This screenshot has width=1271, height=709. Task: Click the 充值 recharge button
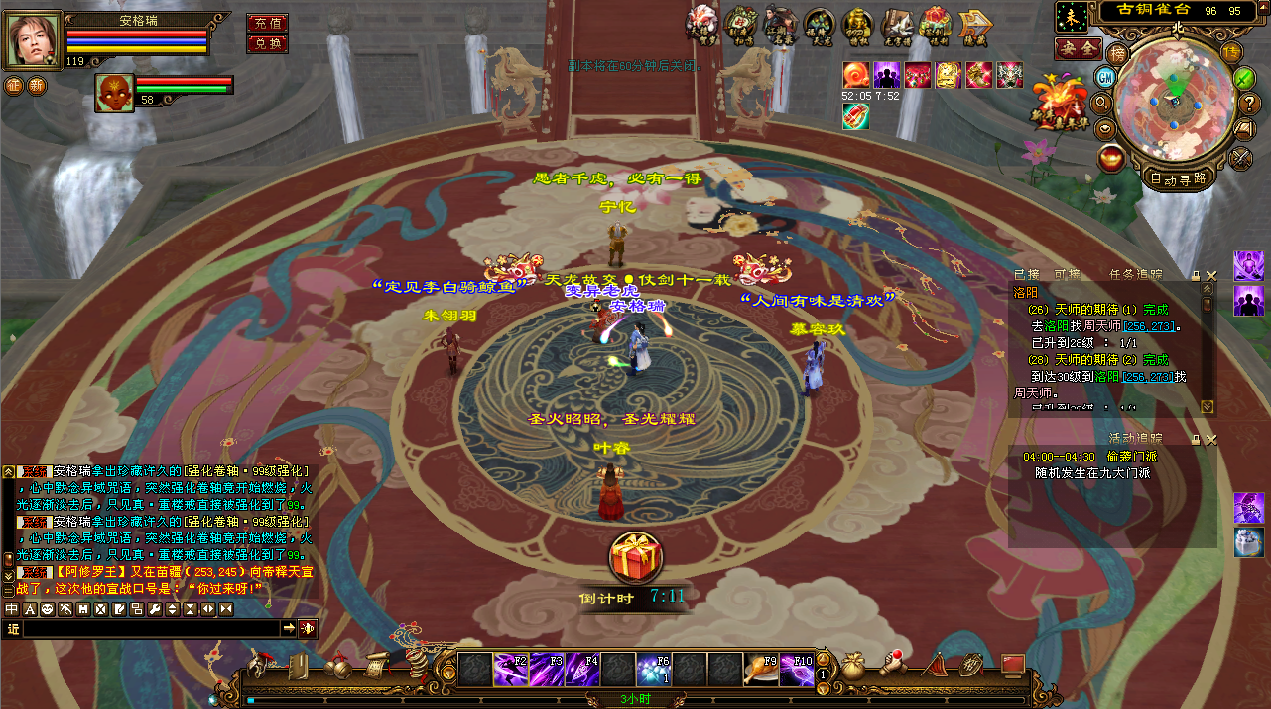[267, 23]
